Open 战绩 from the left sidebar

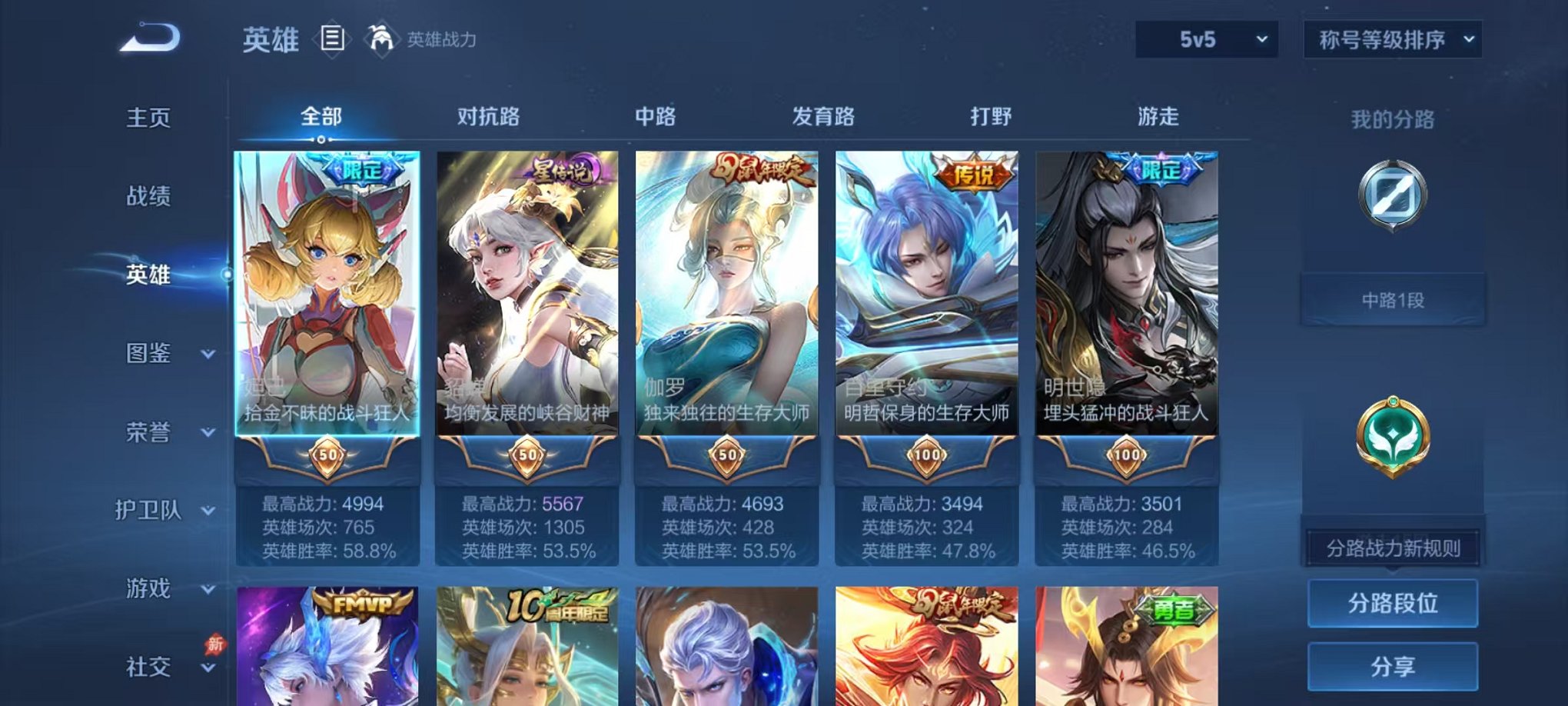coord(148,197)
